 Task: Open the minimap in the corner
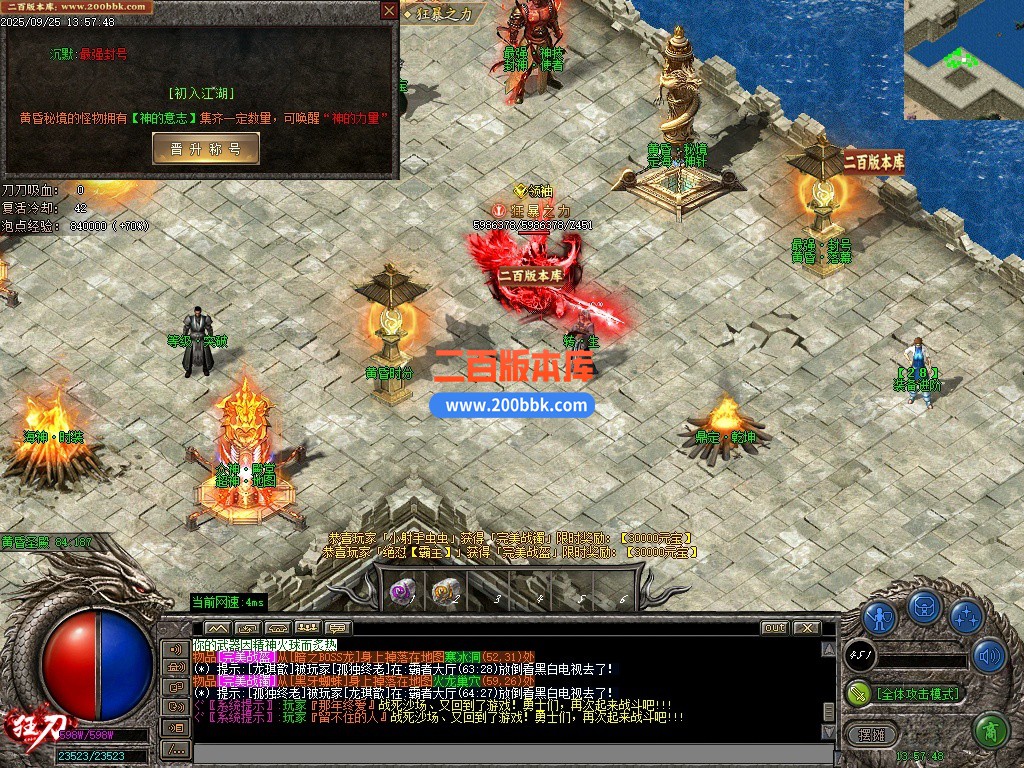coord(963,59)
